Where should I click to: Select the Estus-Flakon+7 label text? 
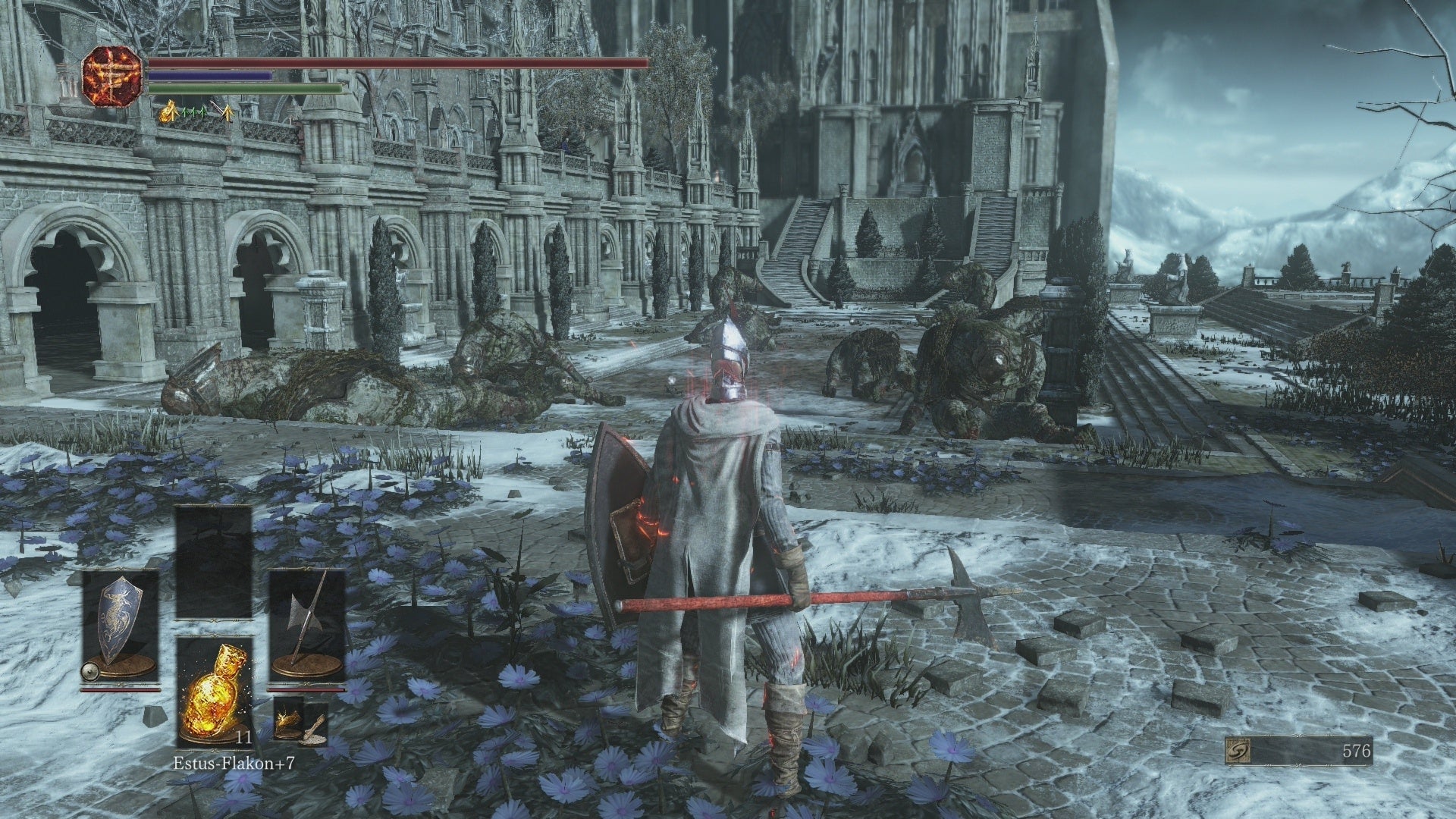(235, 764)
